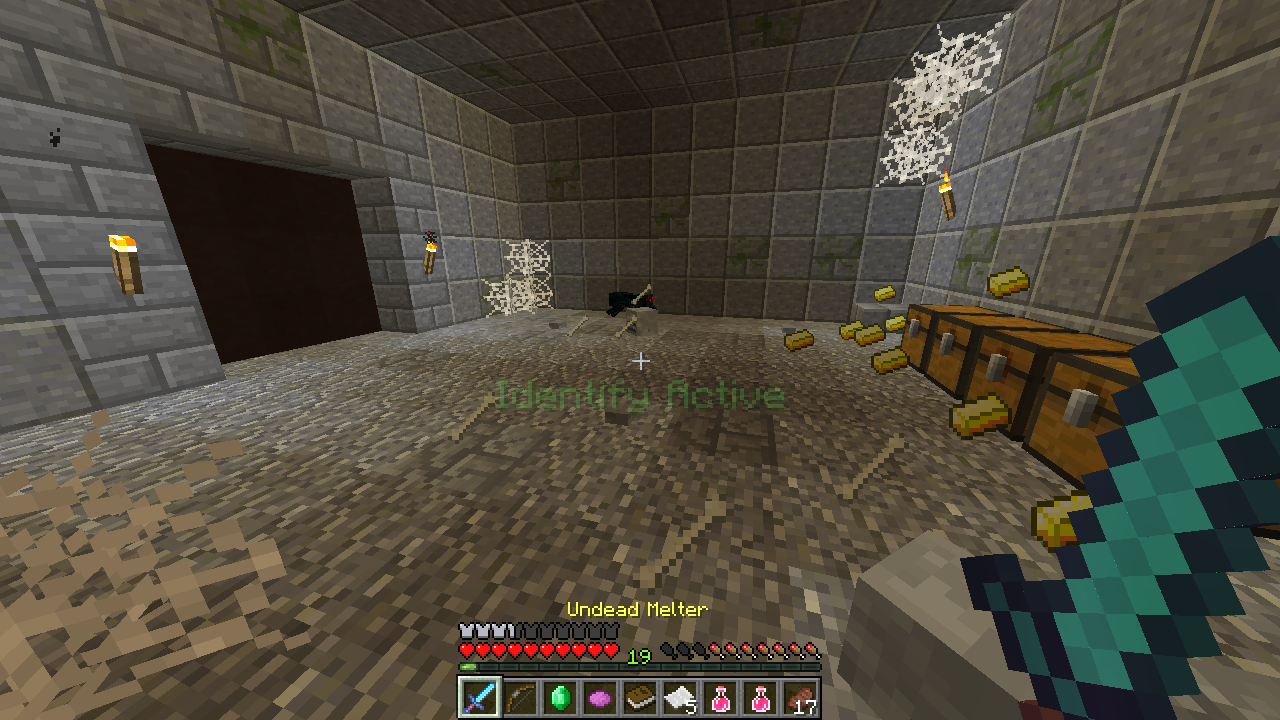Select the pink dye hotbar slot
This screenshot has width=1280, height=720.
point(599,697)
